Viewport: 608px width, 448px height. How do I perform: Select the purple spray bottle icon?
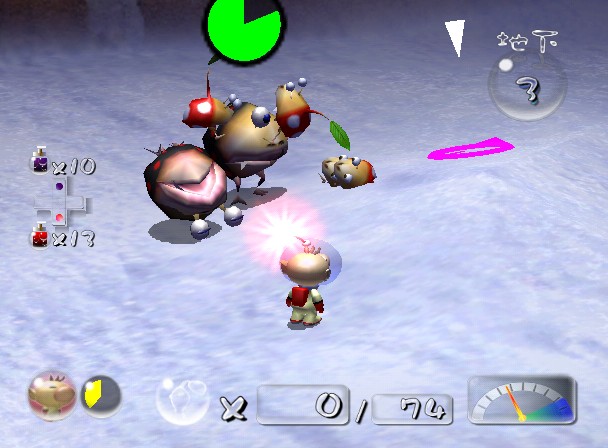[41, 162]
